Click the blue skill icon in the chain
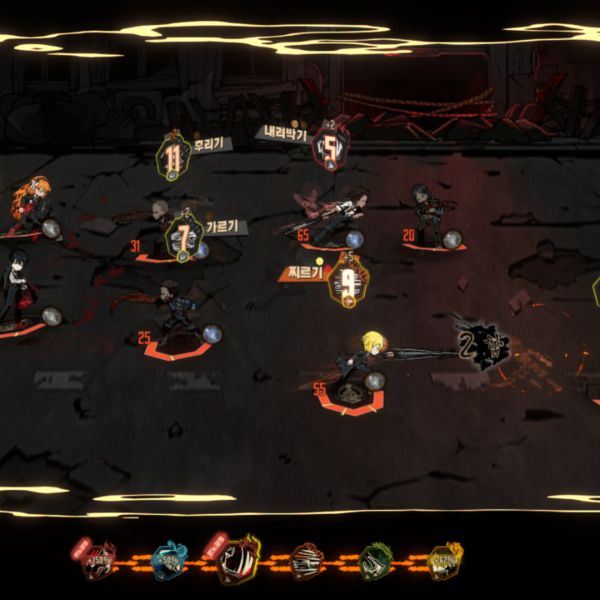600x600 pixels. click(170, 563)
